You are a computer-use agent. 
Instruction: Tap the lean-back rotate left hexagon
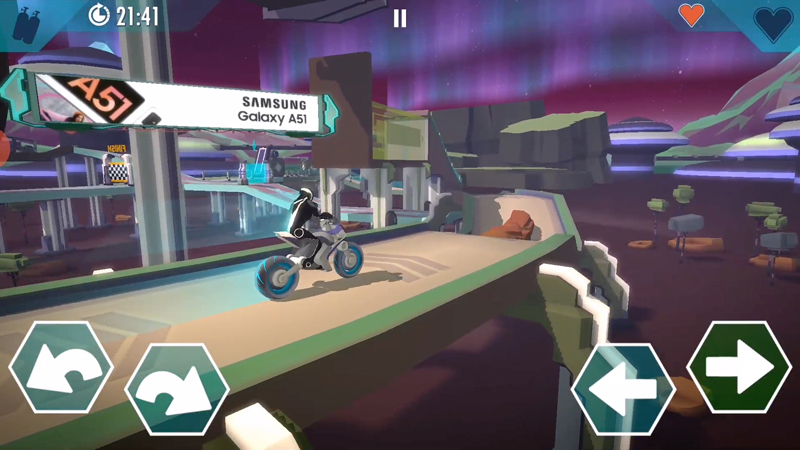[x=60, y=367]
